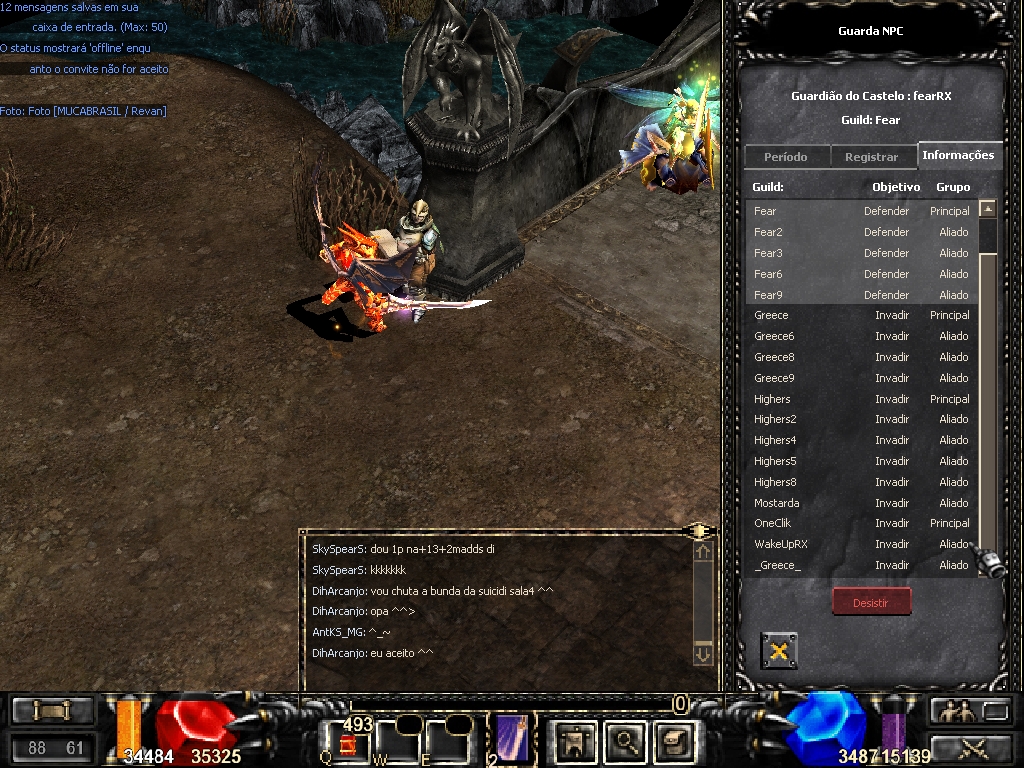
Task: Select the Informações tab
Action: pos(958,155)
